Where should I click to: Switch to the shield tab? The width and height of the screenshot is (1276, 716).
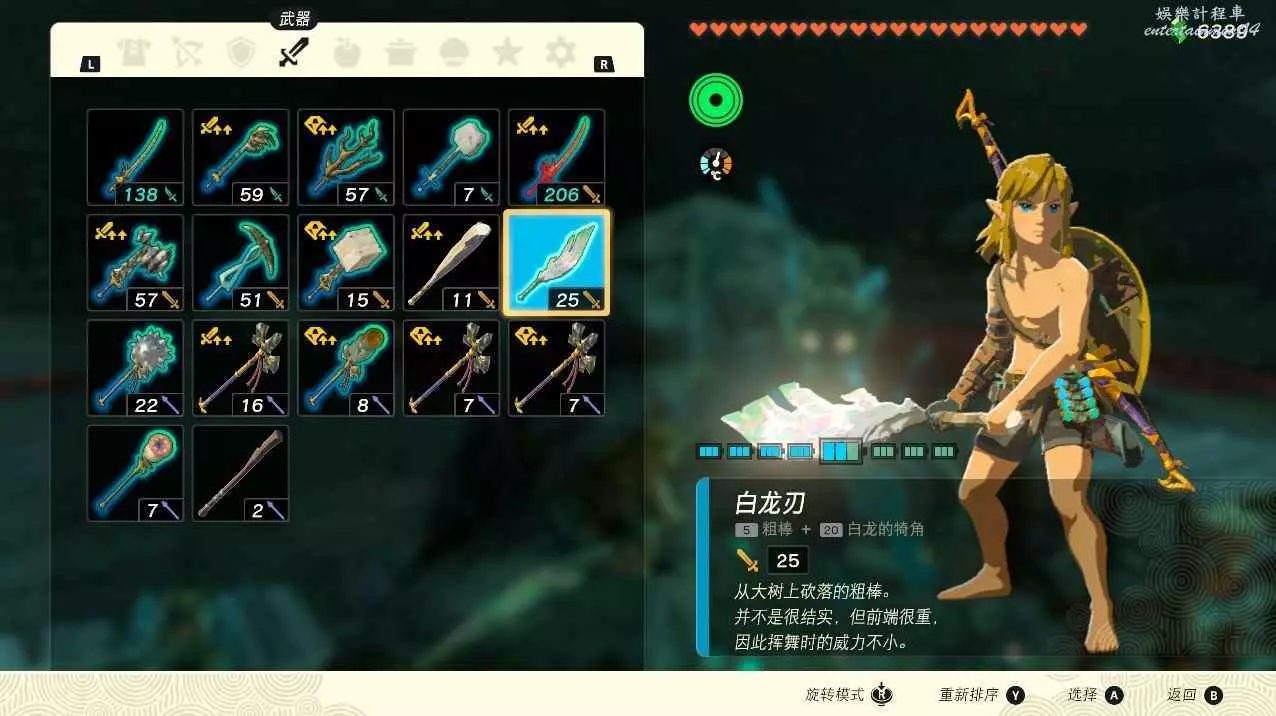240,52
